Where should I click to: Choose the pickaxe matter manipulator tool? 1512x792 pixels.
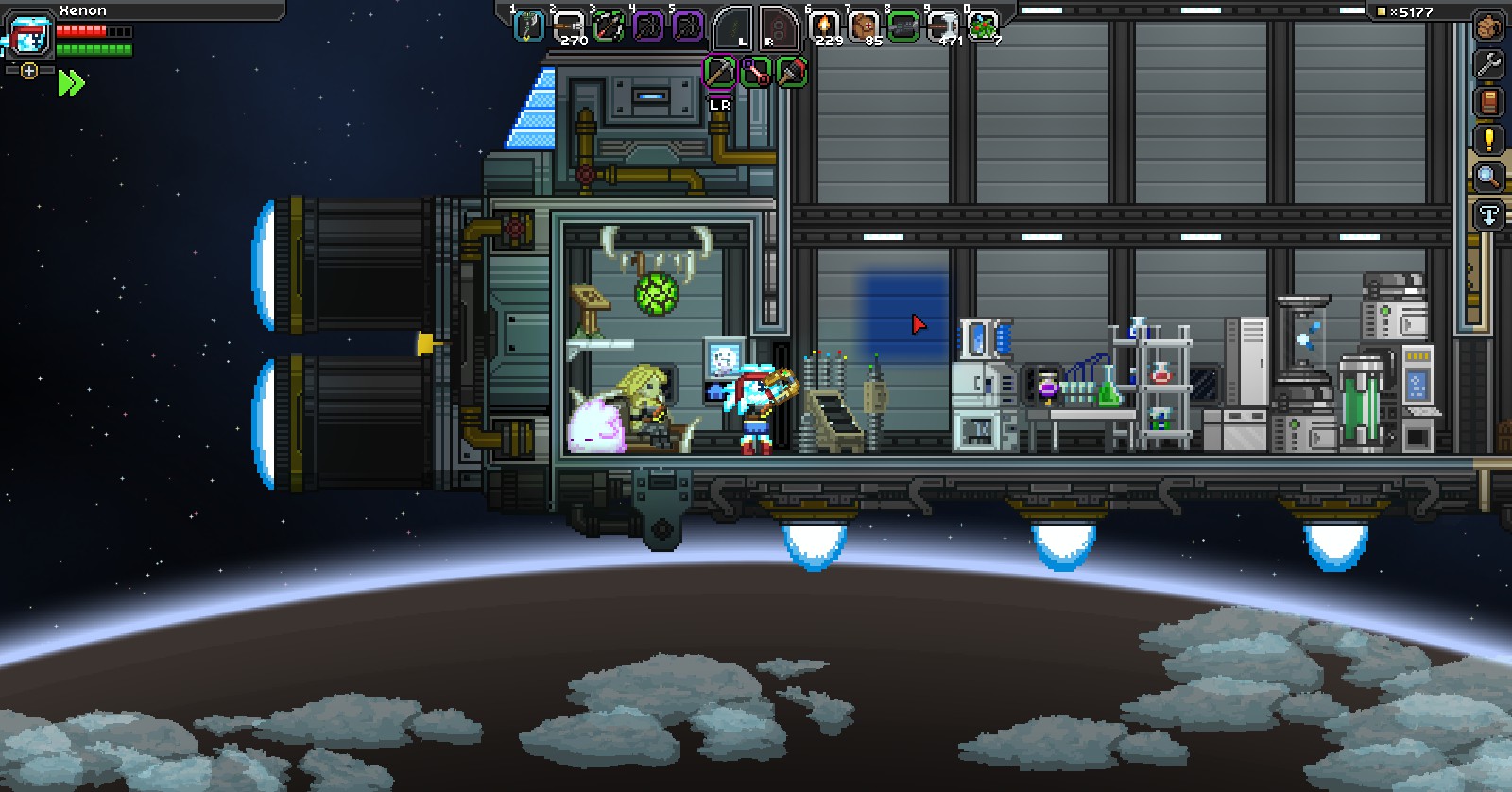tap(720, 72)
